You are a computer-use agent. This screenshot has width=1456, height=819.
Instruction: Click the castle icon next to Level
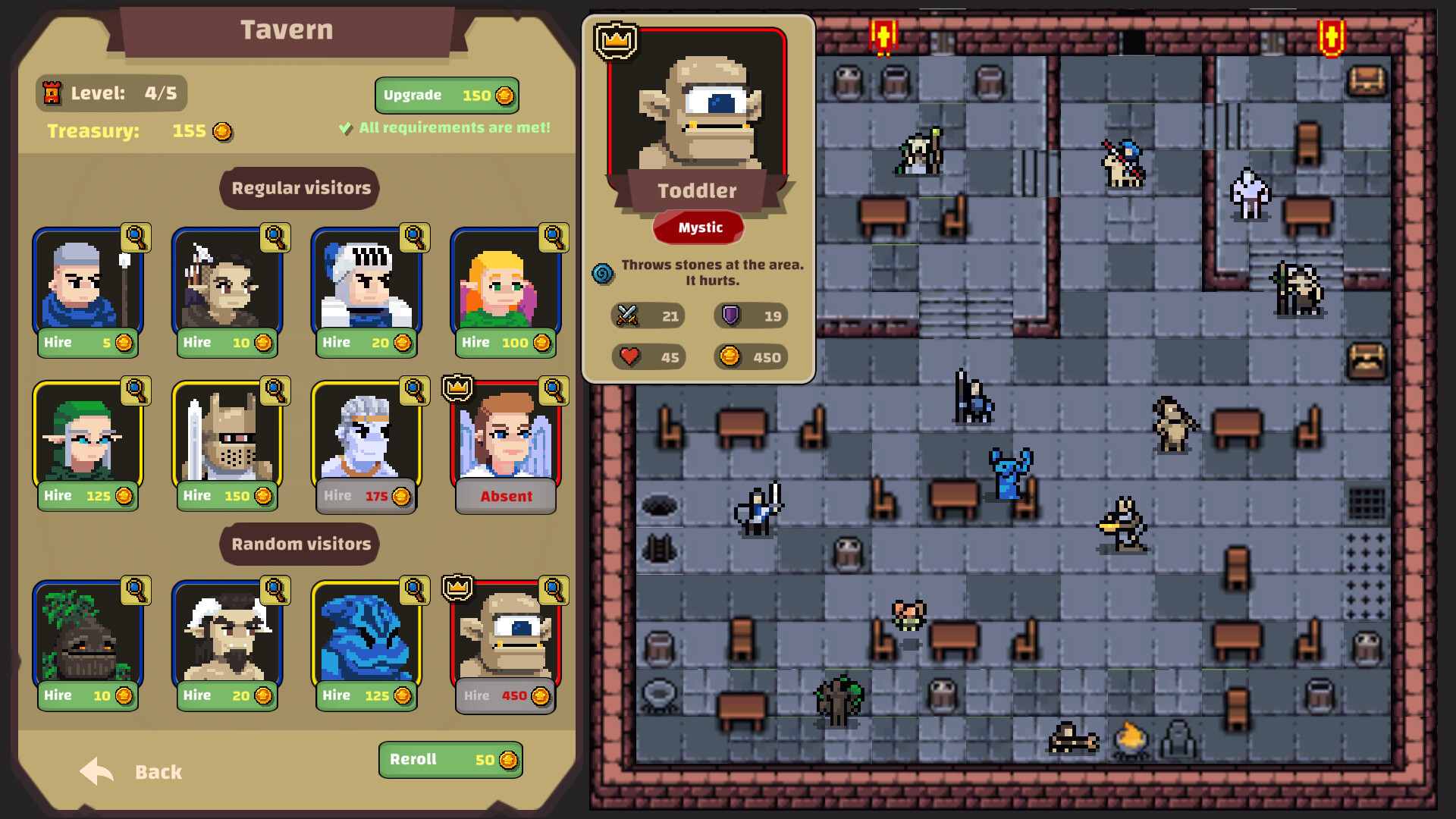pyautogui.click(x=52, y=93)
